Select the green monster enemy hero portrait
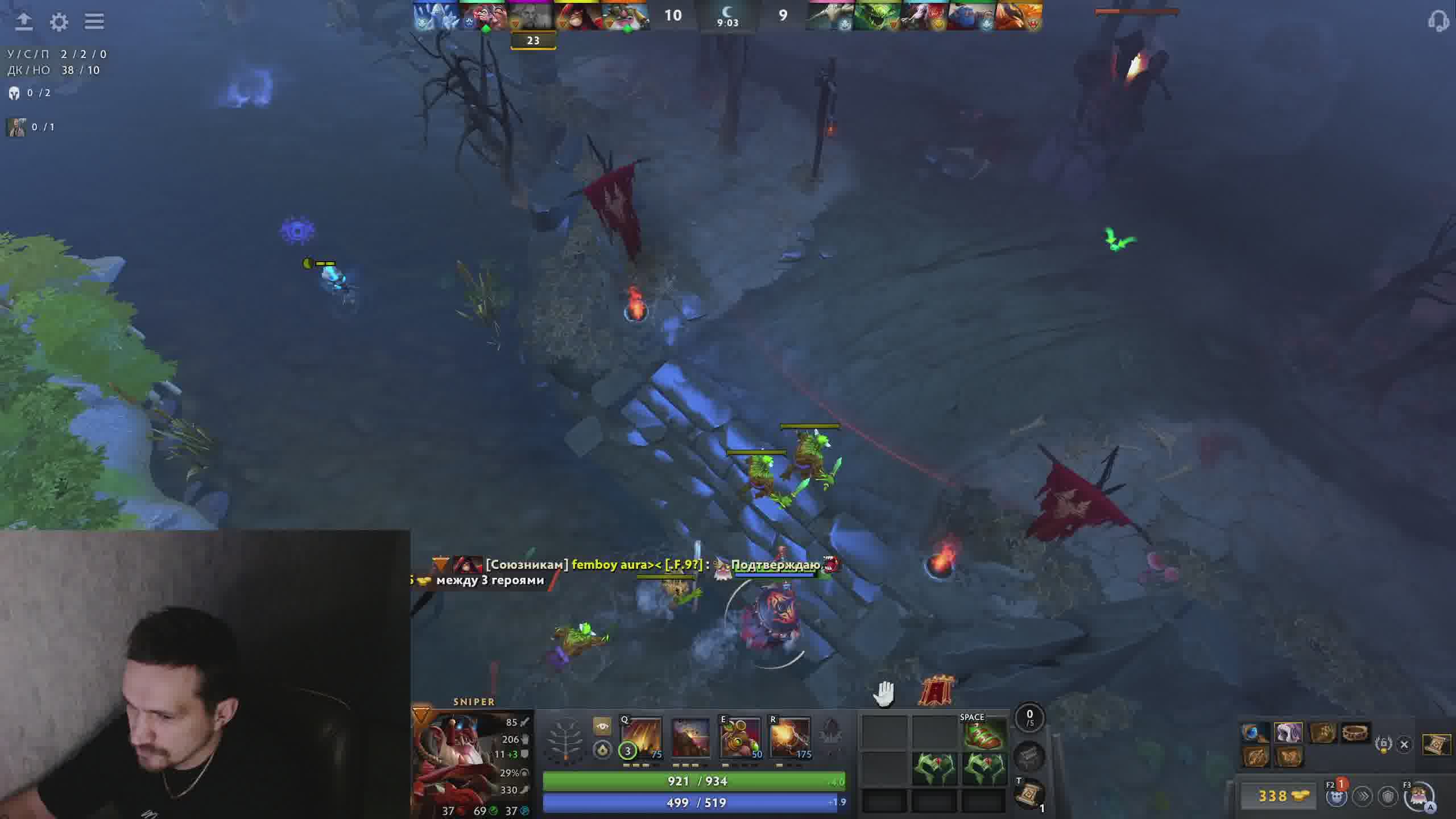The image size is (1456, 819). click(x=876, y=16)
